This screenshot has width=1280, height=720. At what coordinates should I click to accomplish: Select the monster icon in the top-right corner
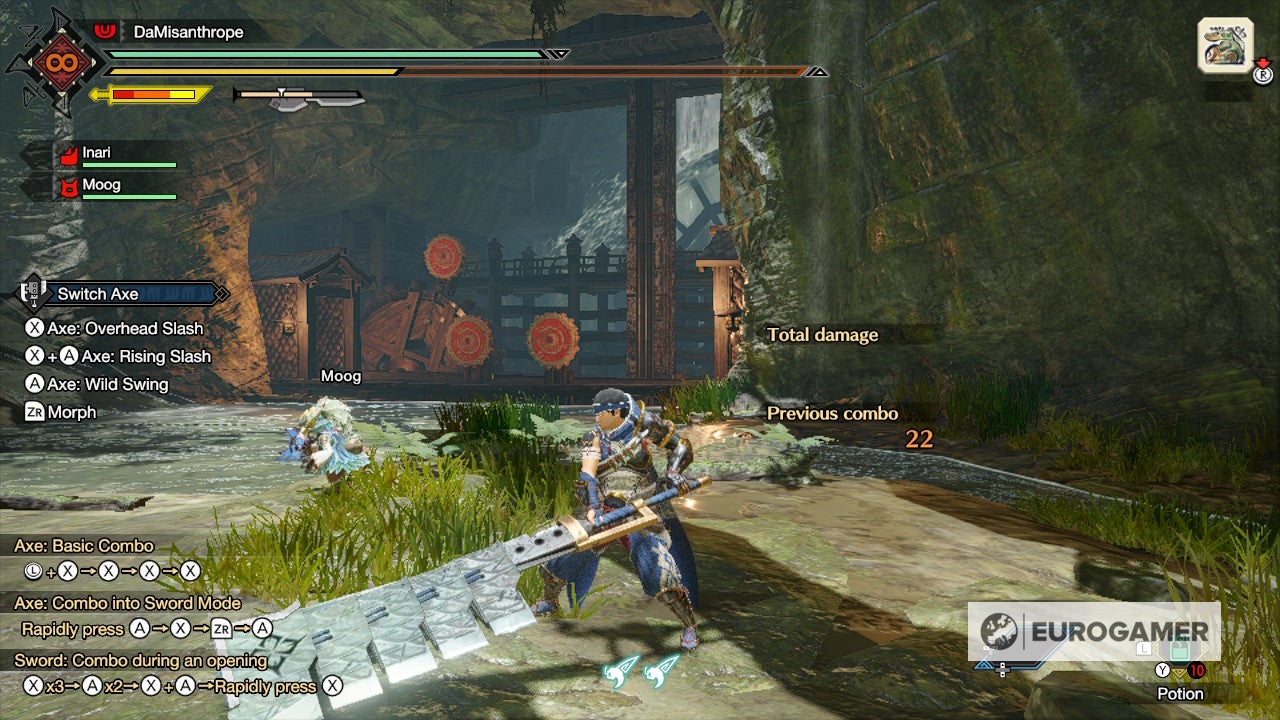click(1226, 44)
